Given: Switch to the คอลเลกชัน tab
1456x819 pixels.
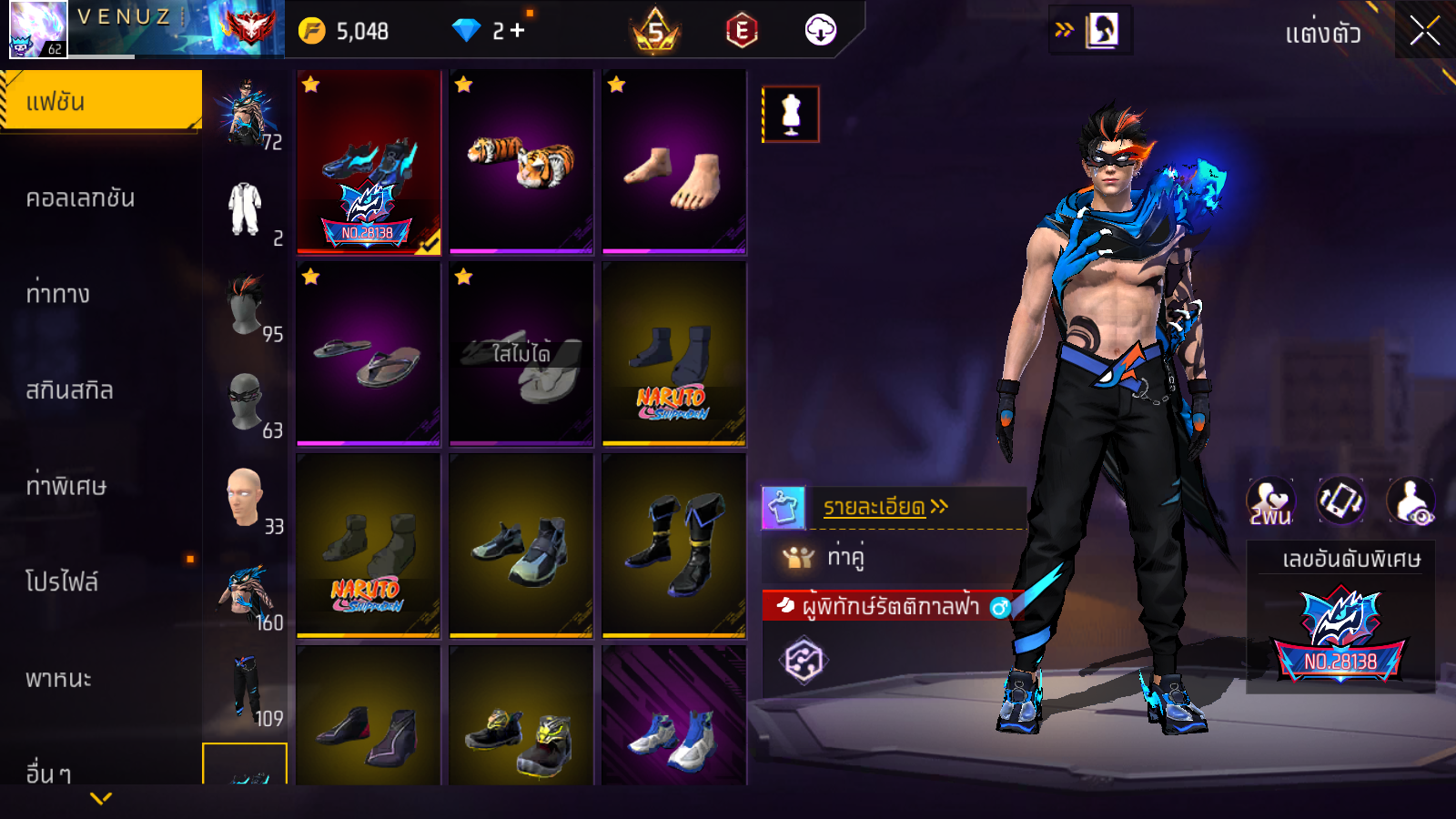Looking at the screenshot, I should click(x=80, y=198).
